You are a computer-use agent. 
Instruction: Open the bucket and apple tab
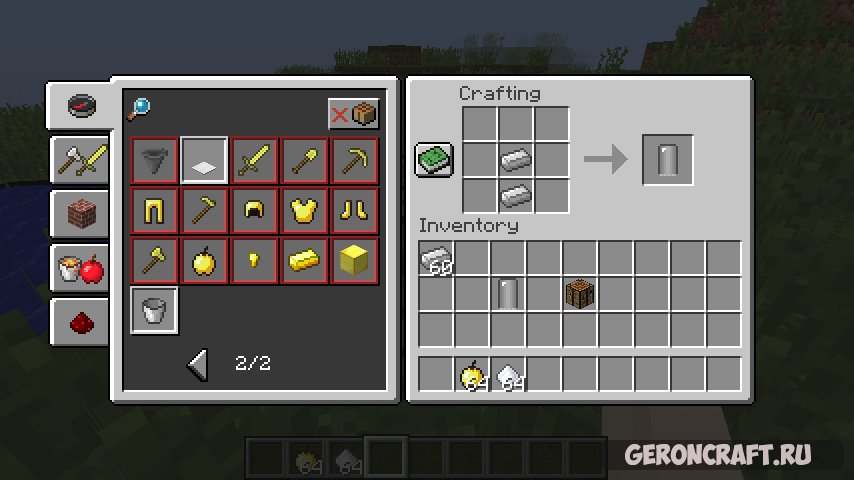[79, 268]
